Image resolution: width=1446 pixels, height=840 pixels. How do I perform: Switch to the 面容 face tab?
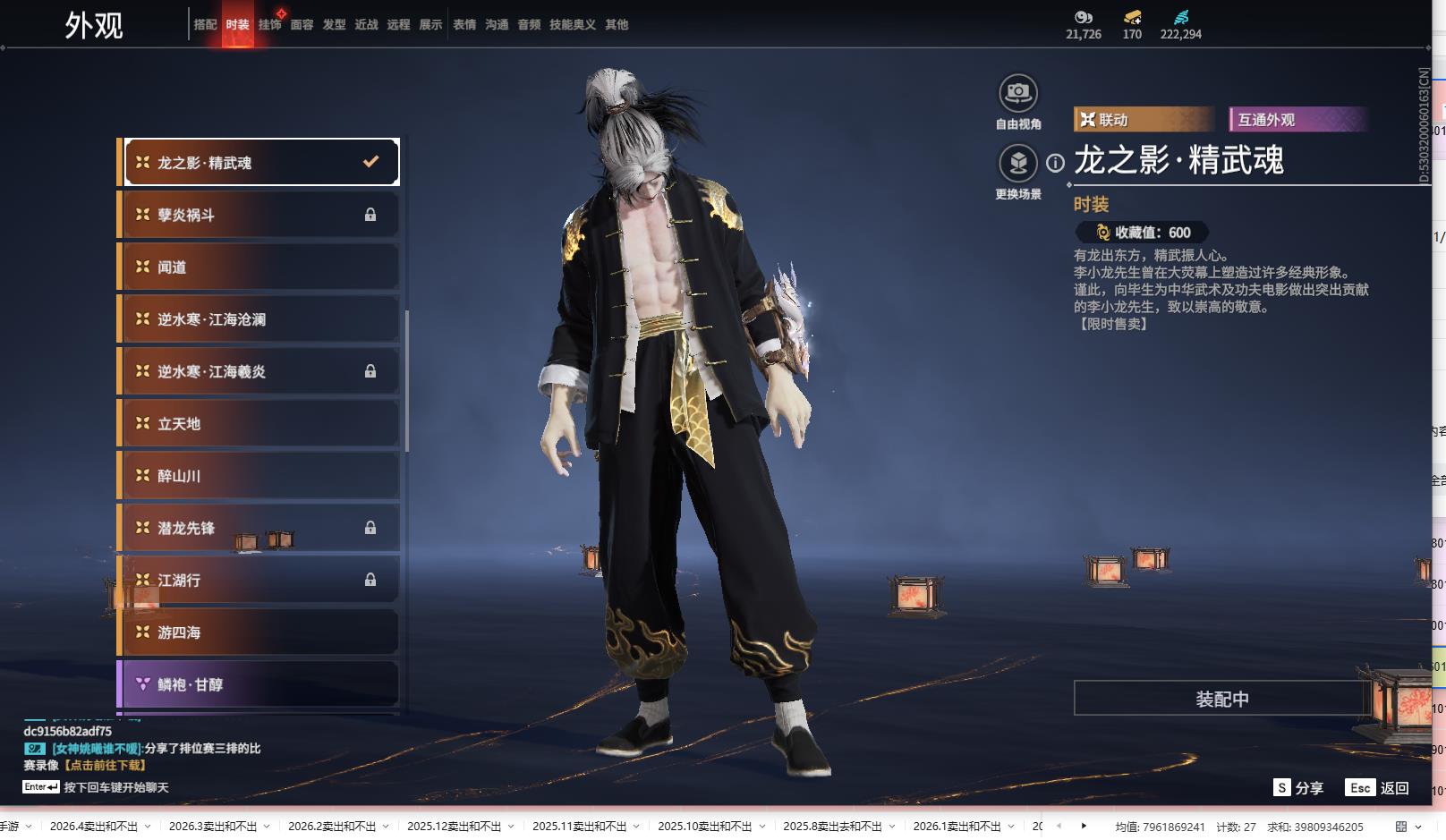pos(302,25)
